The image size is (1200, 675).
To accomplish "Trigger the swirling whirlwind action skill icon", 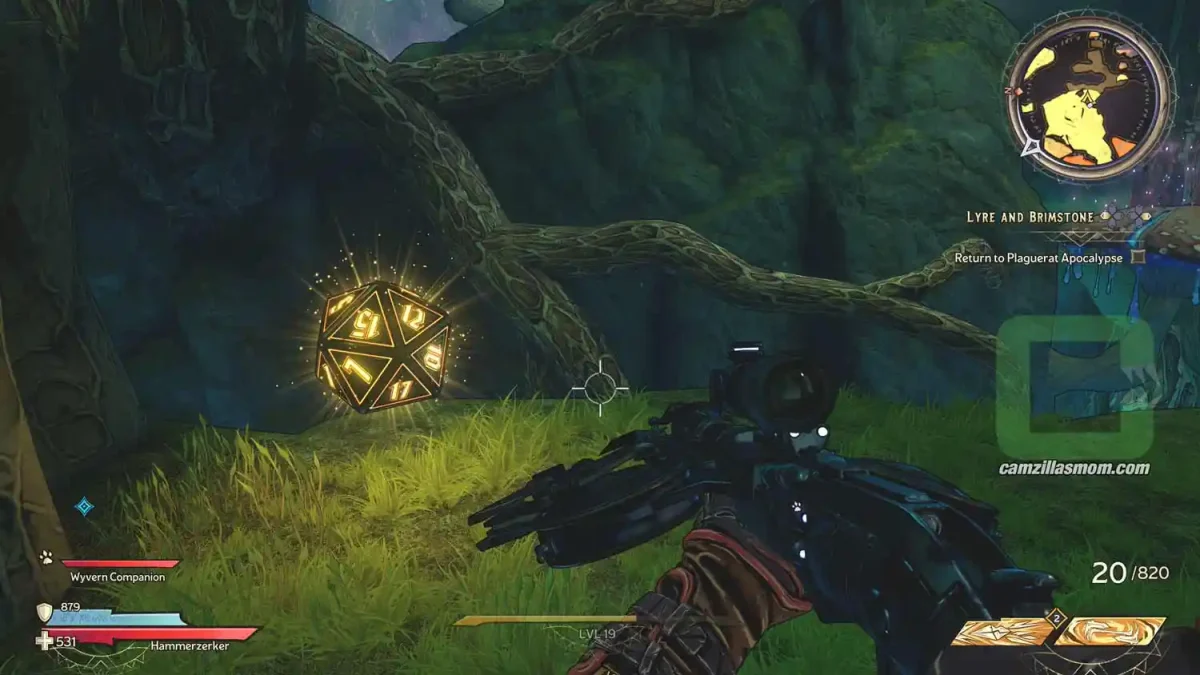I will [x=1110, y=631].
